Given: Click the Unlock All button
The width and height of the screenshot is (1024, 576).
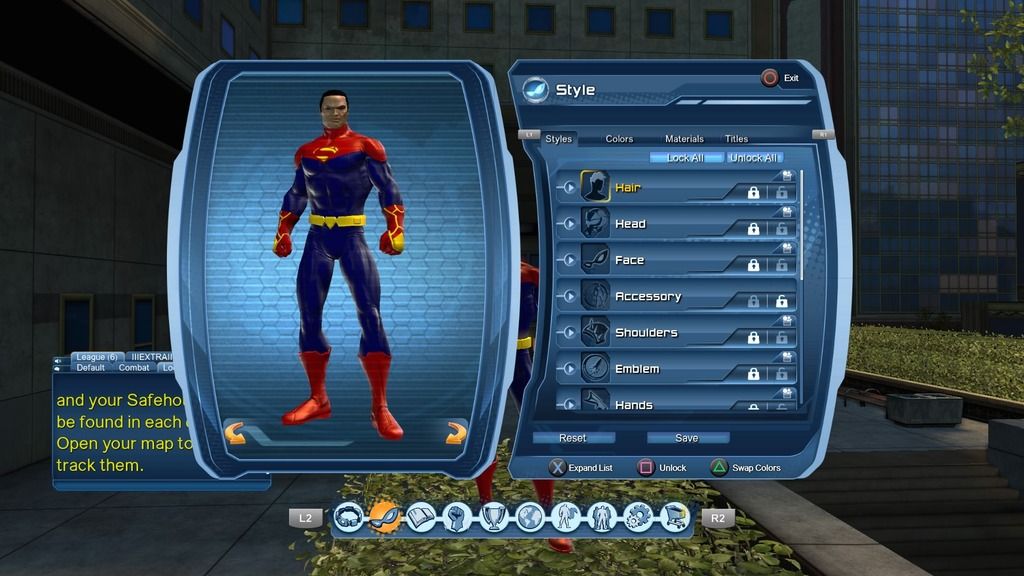Looking at the screenshot, I should (753, 158).
